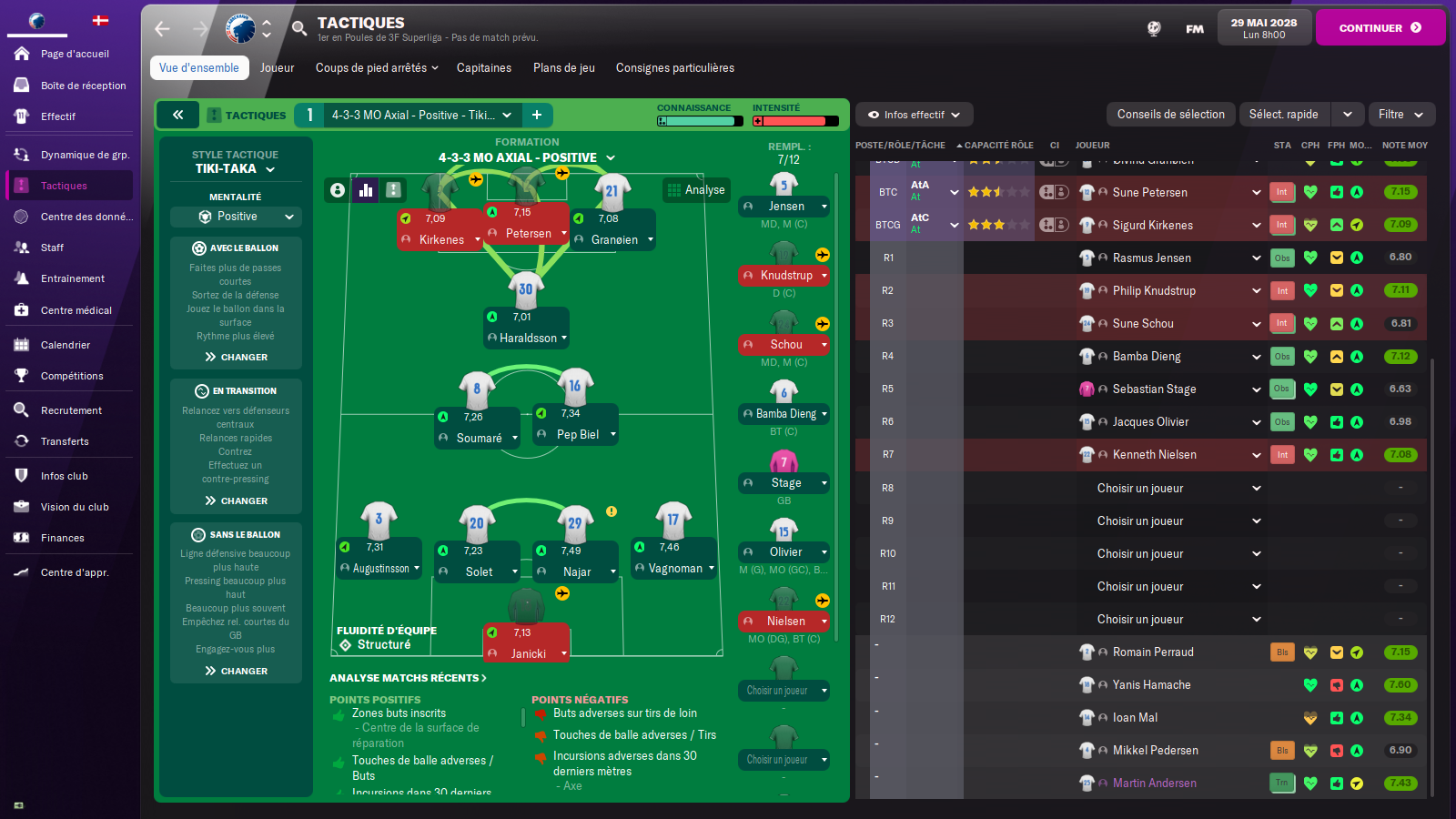Click Changer under Avec le ballon
This screenshot has height=819, width=1456.
(x=237, y=358)
